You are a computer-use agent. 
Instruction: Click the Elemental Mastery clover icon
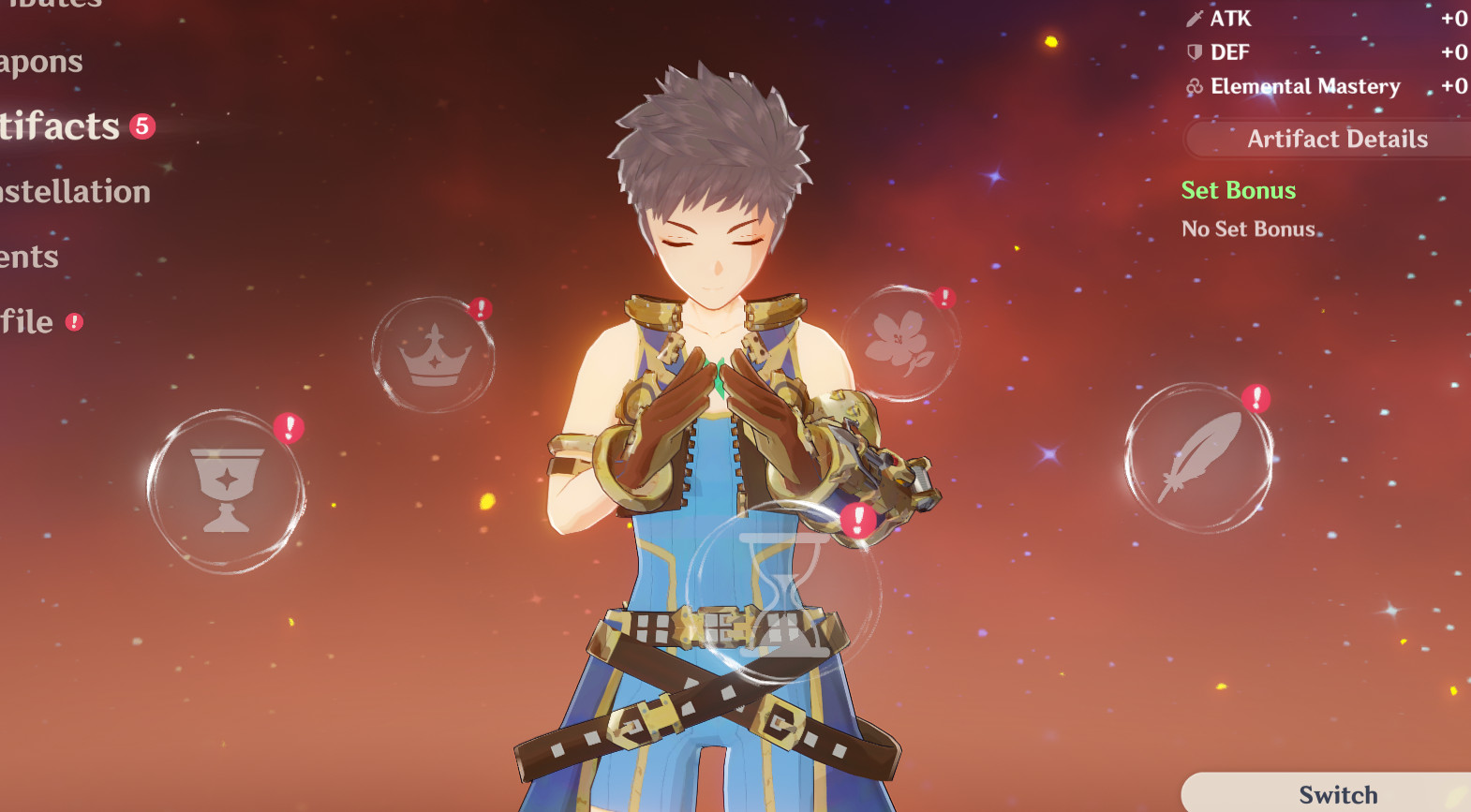click(1194, 87)
